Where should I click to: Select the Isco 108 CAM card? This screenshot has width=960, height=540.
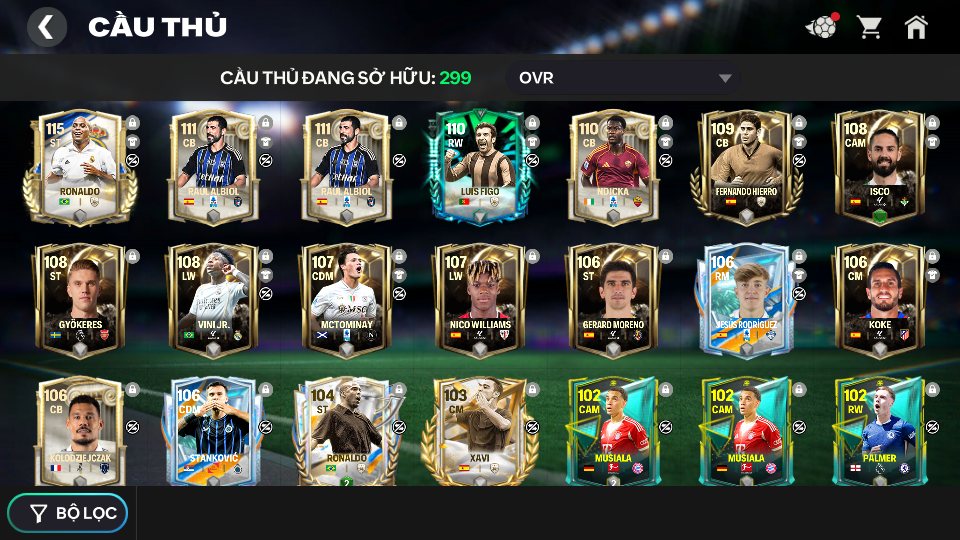click(x=879, y=165)
